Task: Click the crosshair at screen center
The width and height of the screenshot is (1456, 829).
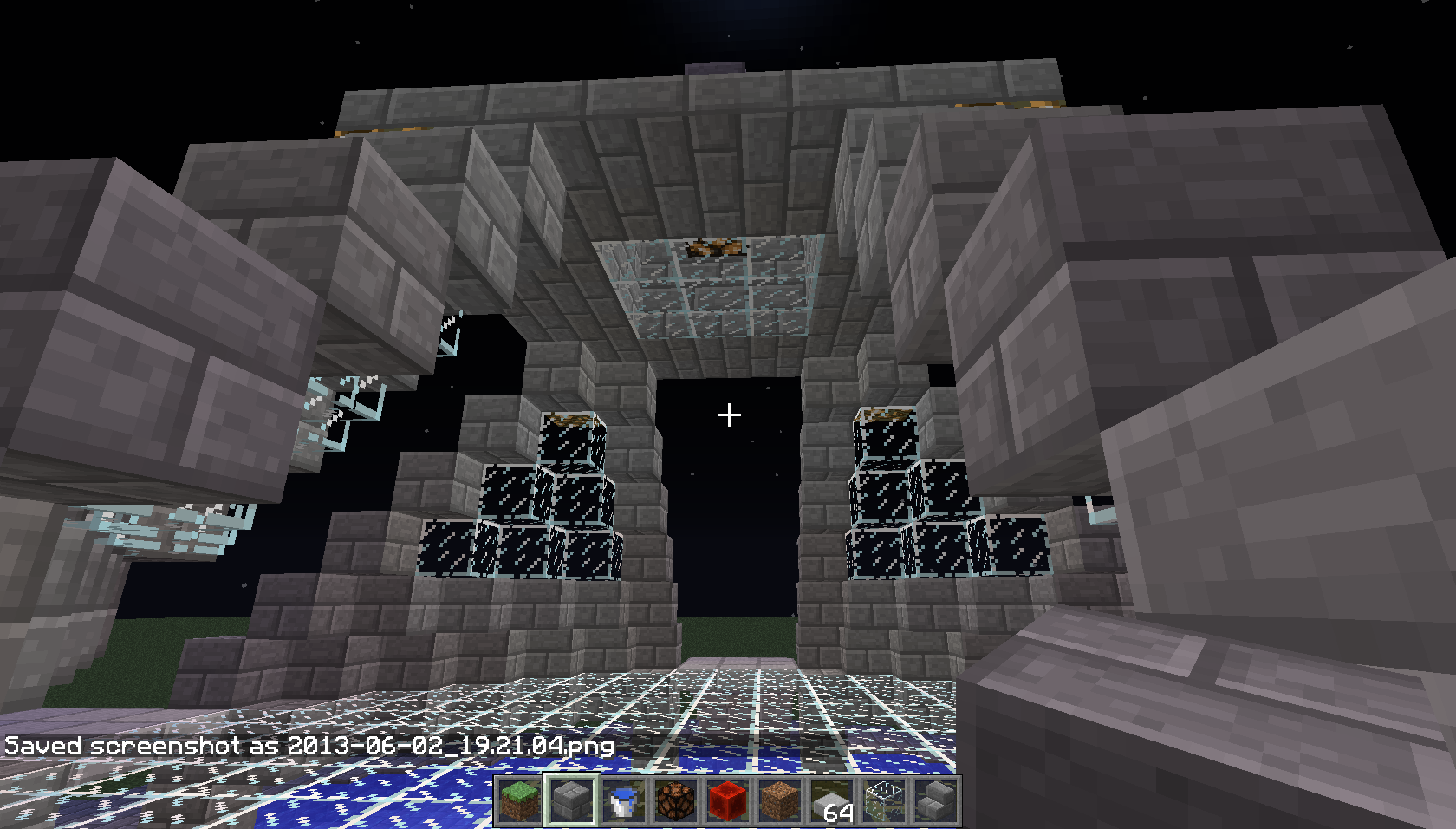Action: 728,415
